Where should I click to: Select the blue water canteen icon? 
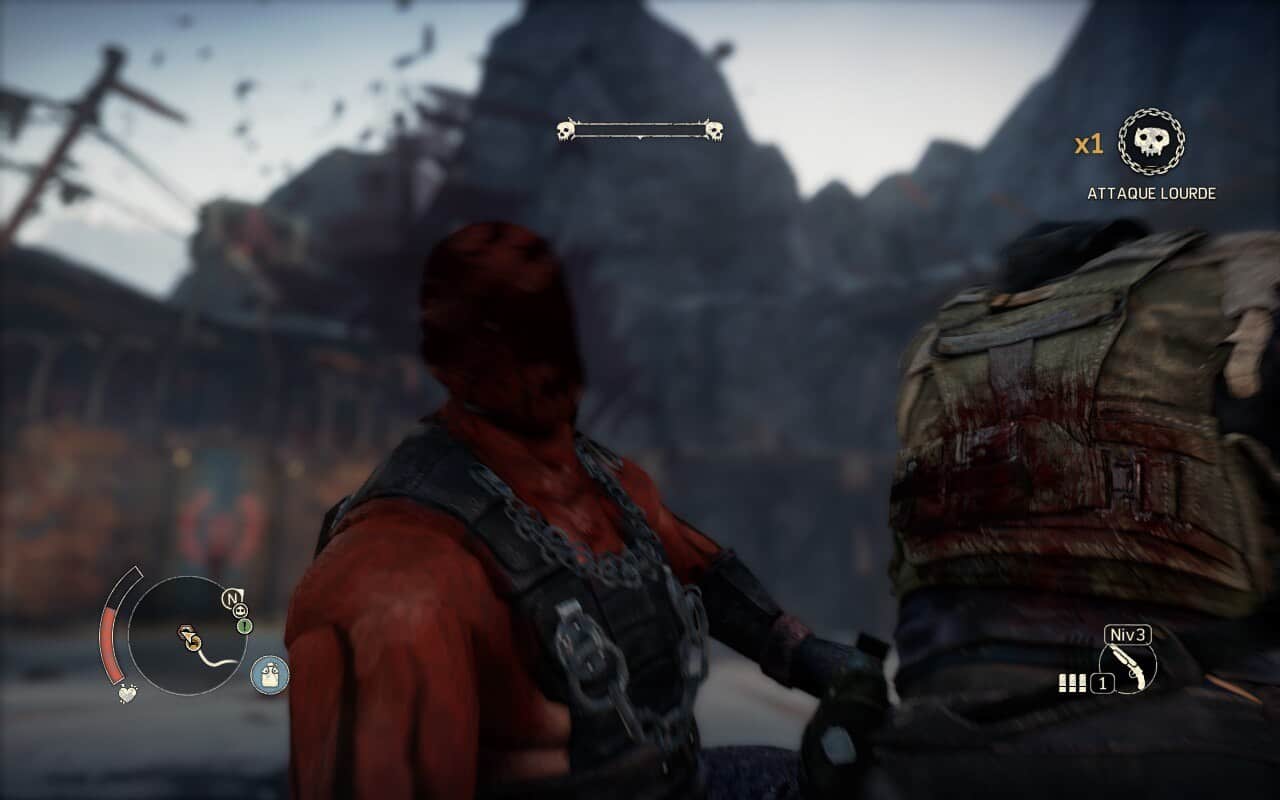pos(269,675)
